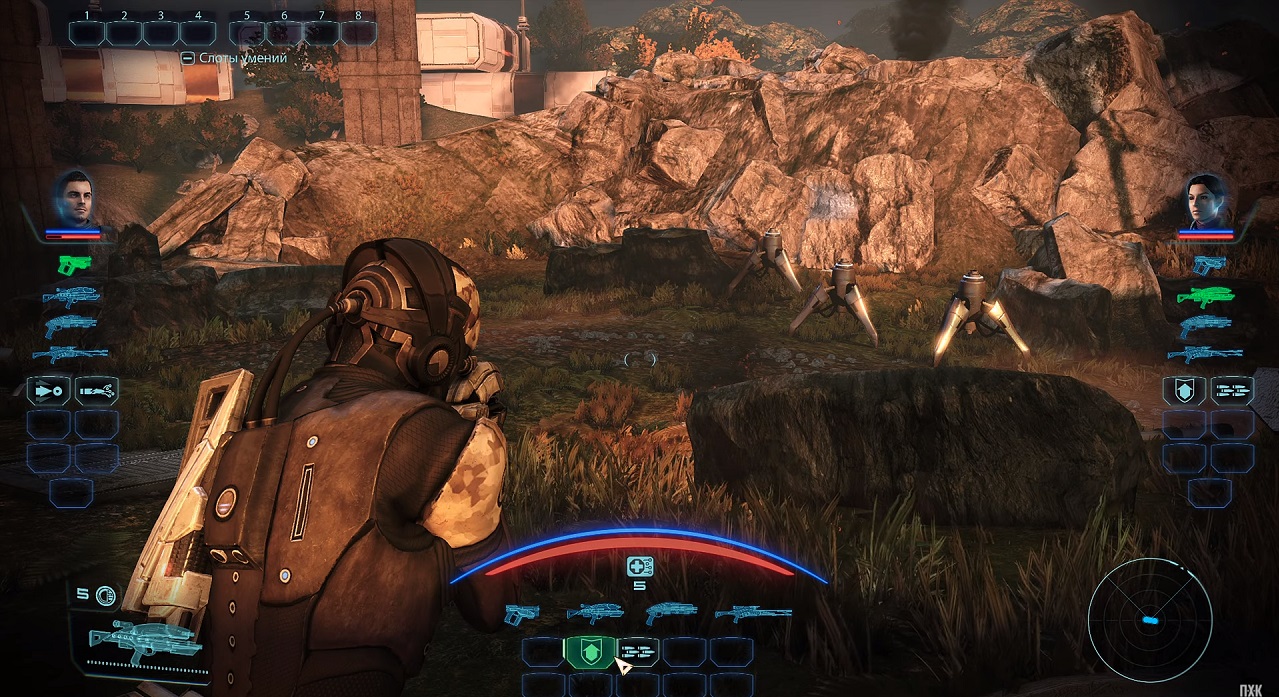
Task: Click Kaidan's squad portrait
Action: point(73,198)
